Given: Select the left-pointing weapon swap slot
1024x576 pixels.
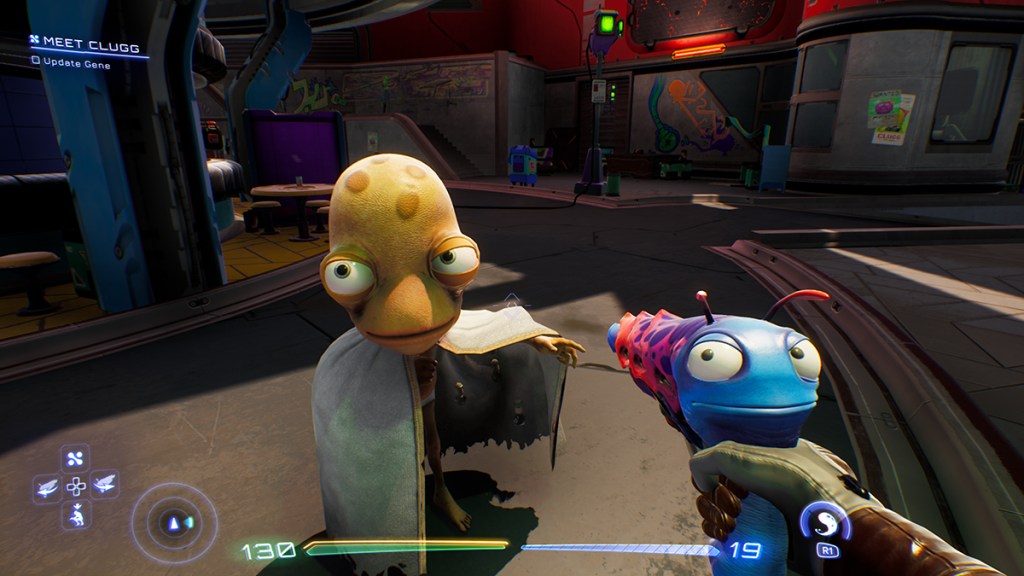Looking at the screenshot, I should [x=47, y=486].
